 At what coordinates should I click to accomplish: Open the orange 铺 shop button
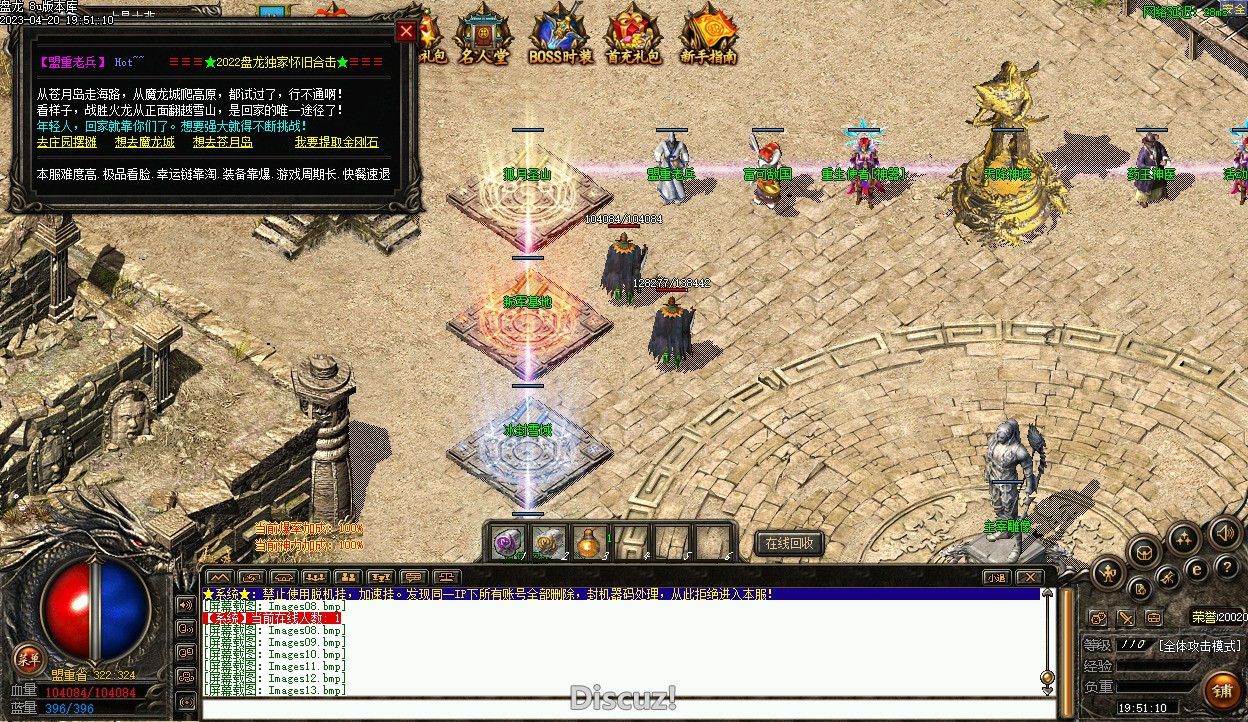click(x=1222, y=690)
